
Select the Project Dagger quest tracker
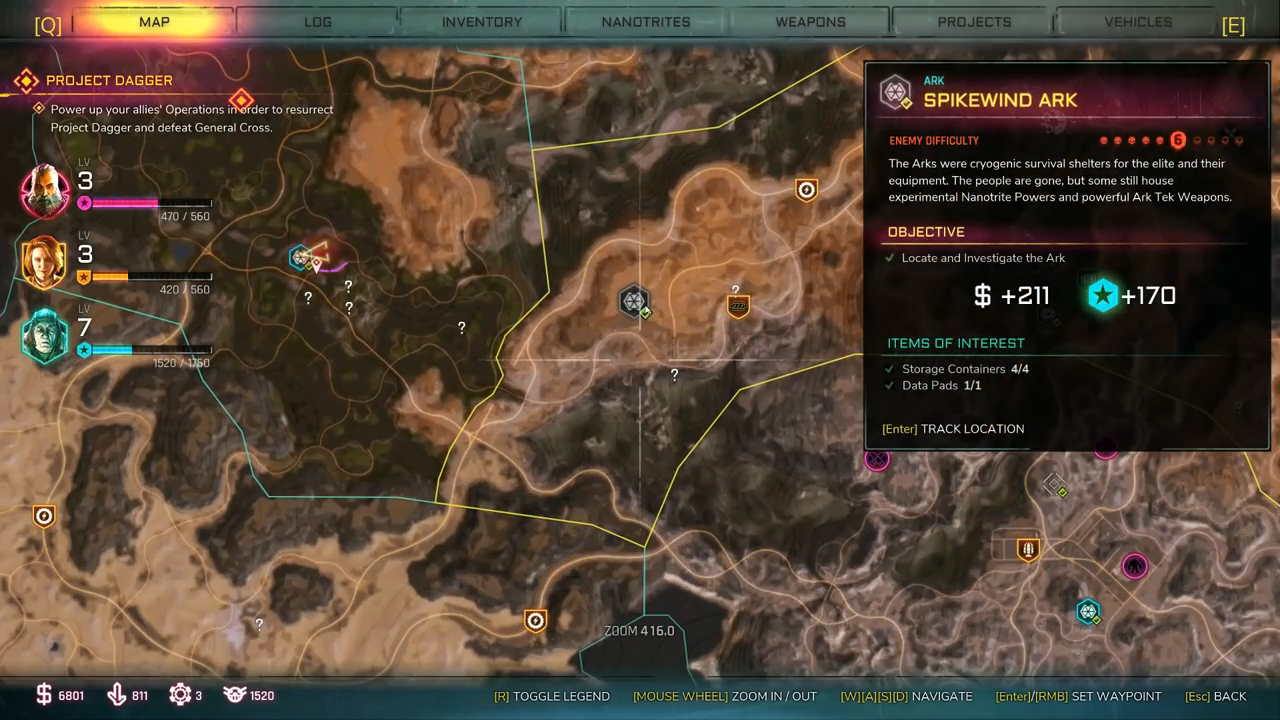pos(109,80)
